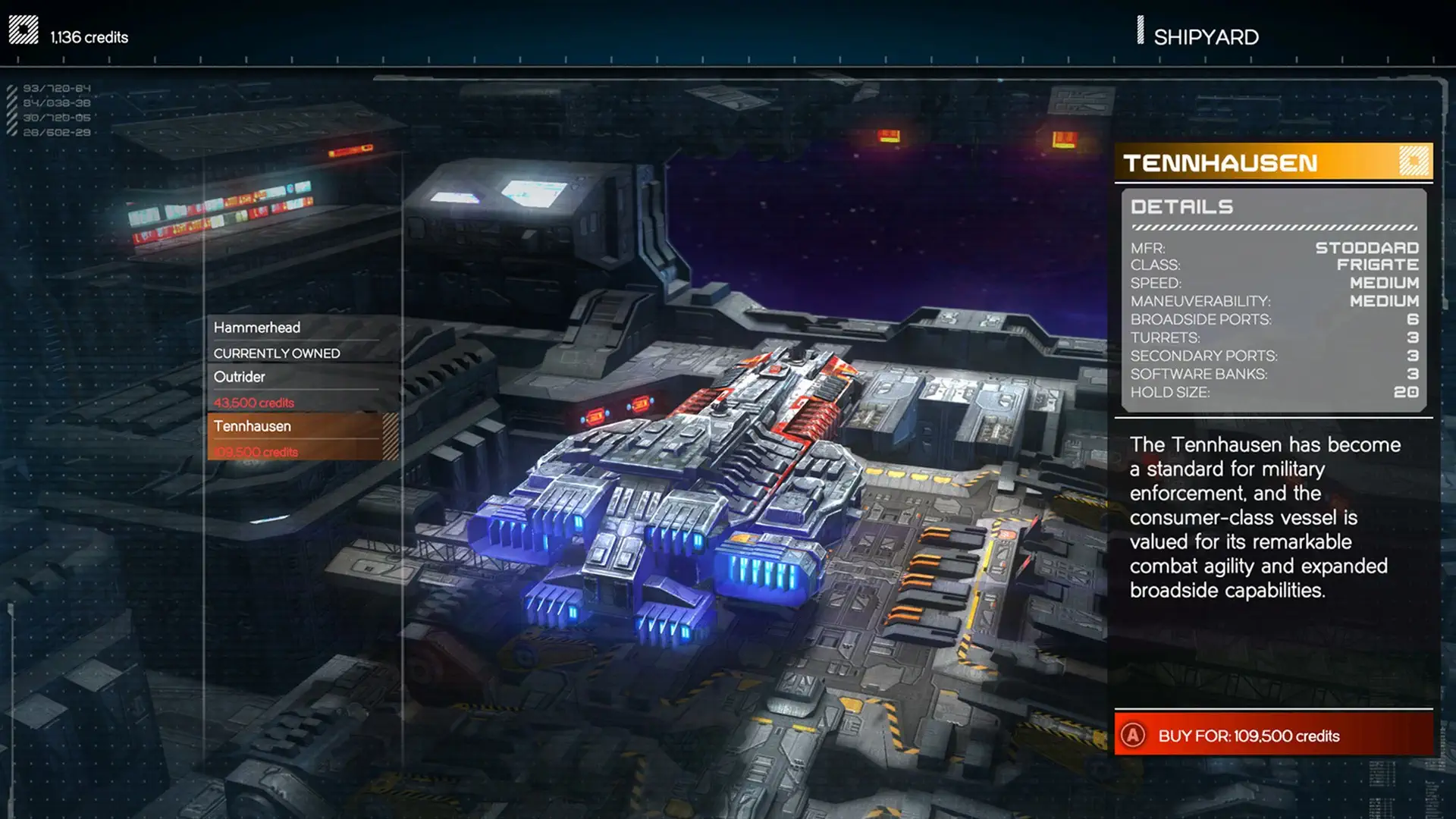
Task: Select the Outrider ship entry
Action: (x=240, y=377)
